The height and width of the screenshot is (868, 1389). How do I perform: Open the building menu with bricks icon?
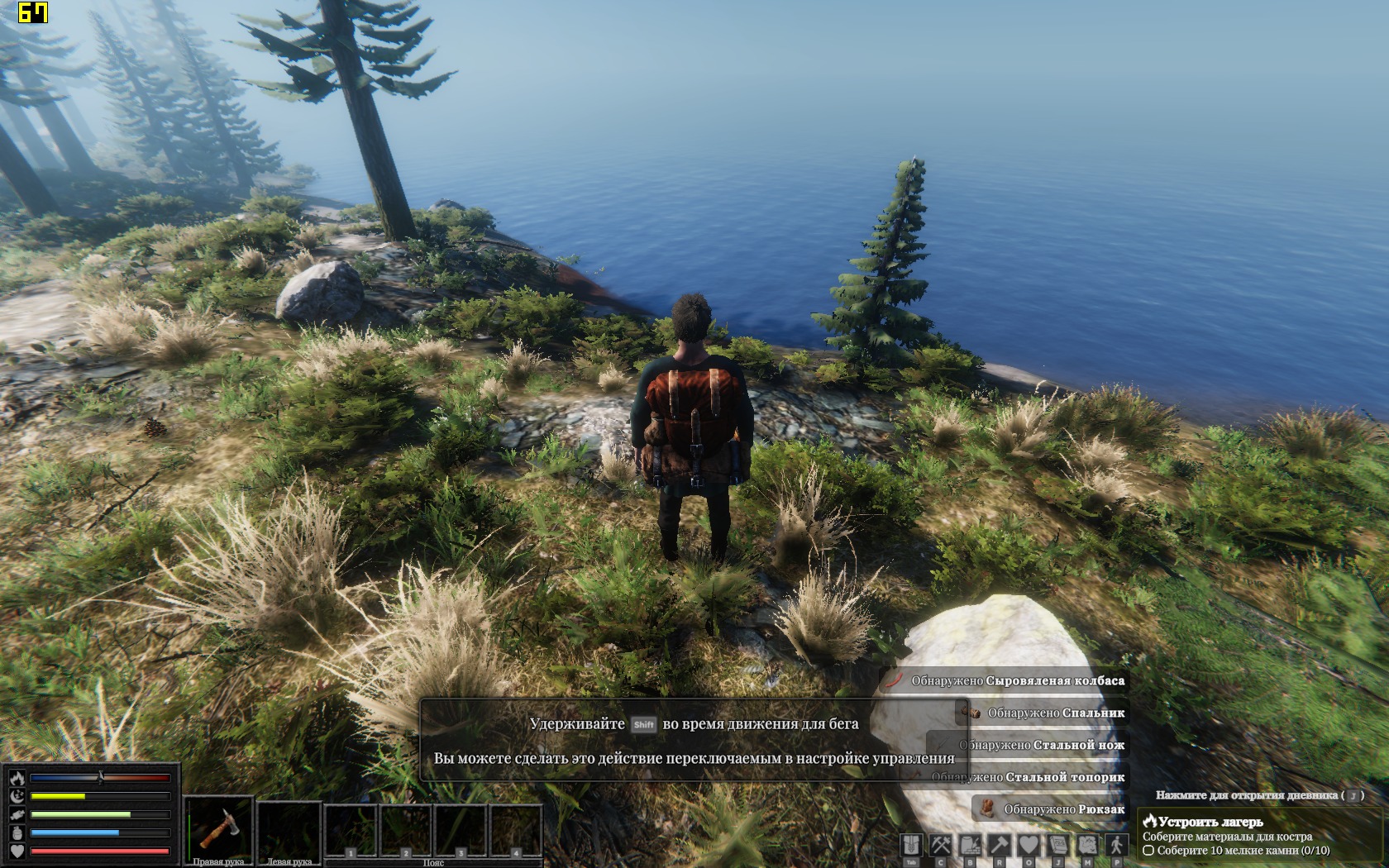click(x=970, y=845)
